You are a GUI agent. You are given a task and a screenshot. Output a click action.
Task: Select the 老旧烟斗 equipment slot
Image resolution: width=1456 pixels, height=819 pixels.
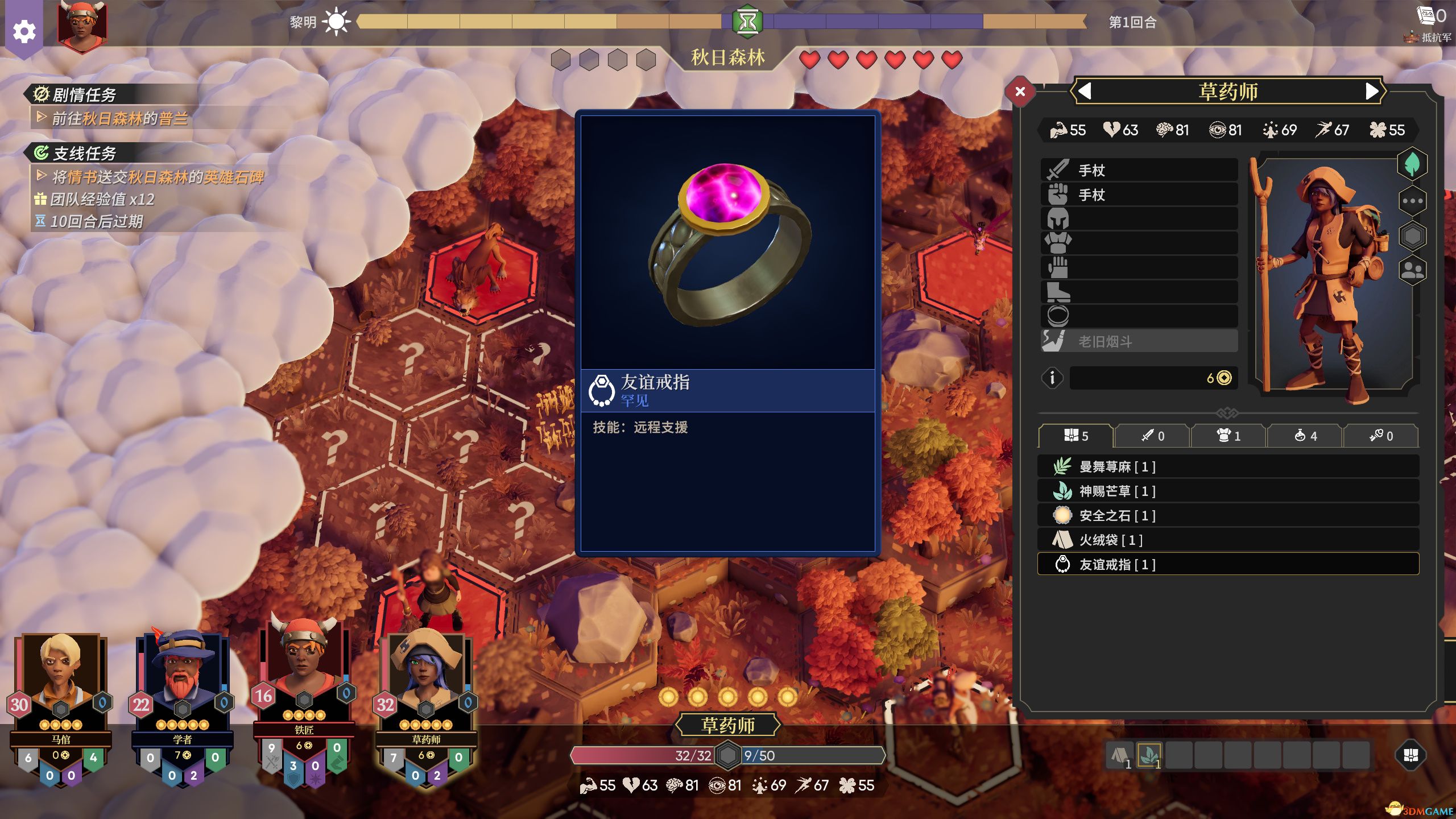(x=1139, y=341)
